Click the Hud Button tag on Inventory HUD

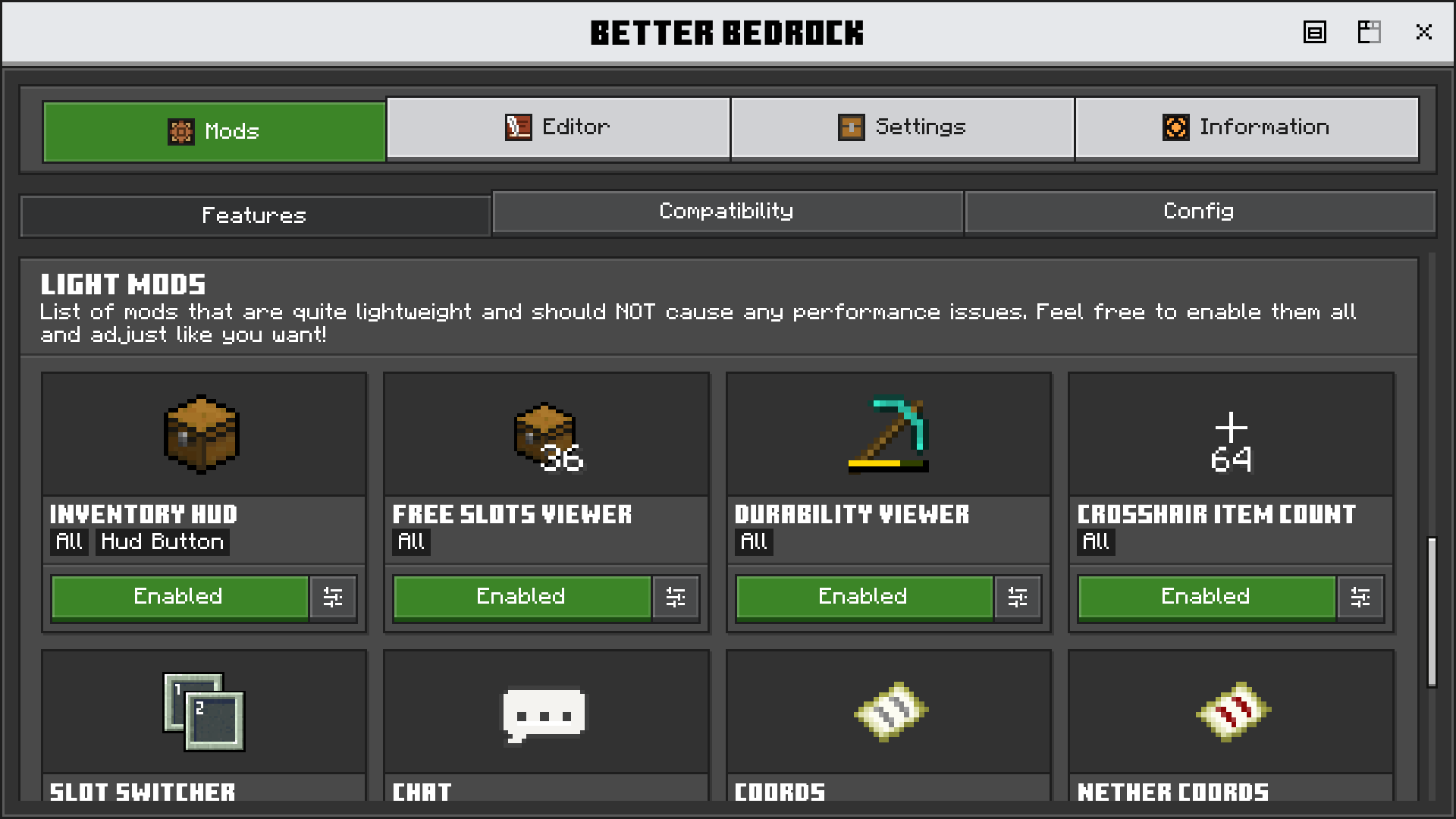162,541
